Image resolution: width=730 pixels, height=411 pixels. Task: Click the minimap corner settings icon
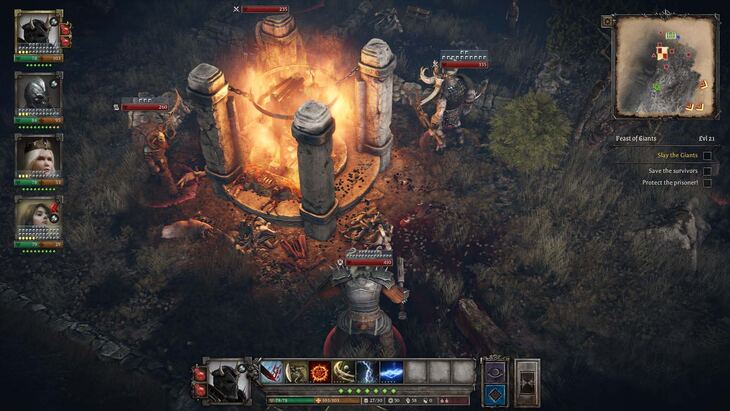607,21
